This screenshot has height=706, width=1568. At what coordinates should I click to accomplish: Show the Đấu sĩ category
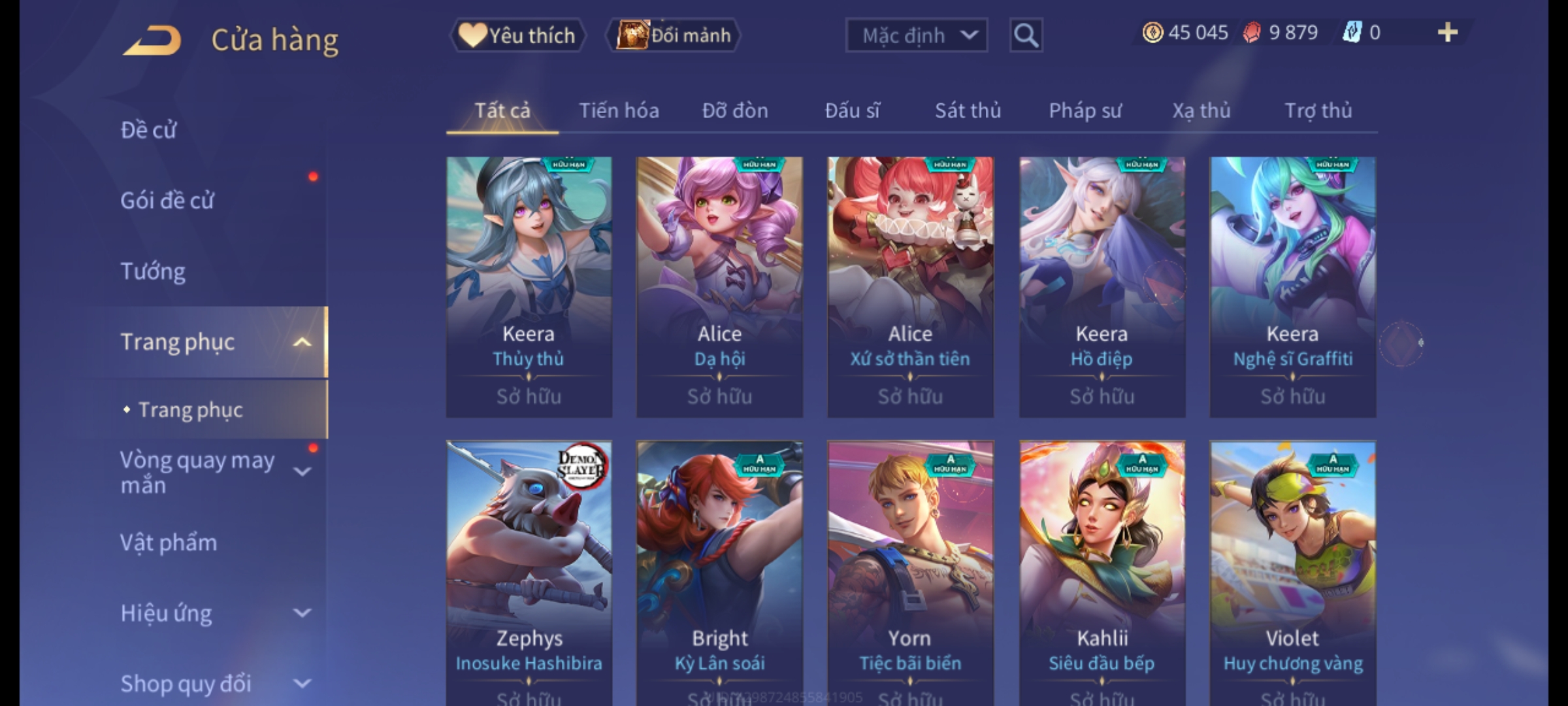click(852, 110)
